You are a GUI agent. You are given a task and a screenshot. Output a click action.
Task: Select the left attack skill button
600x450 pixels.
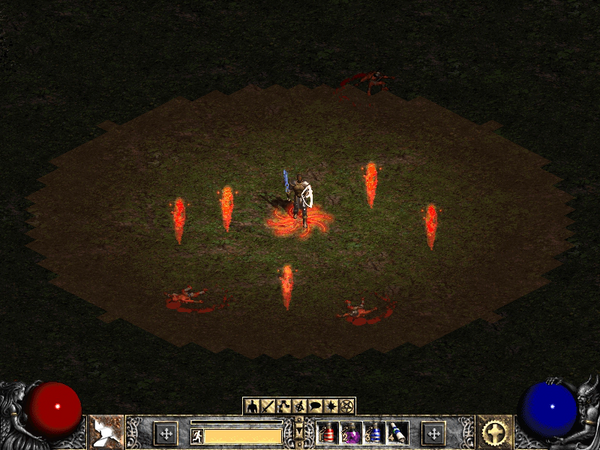(104, 432)
